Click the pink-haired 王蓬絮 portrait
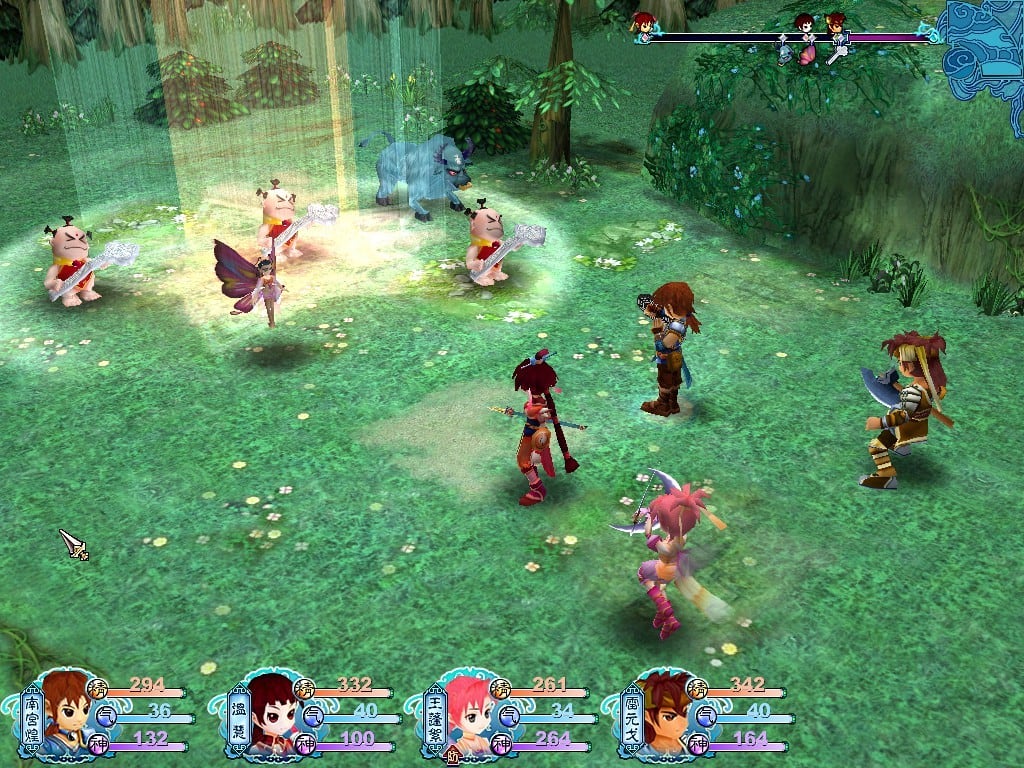 click(x=468, y=714)
